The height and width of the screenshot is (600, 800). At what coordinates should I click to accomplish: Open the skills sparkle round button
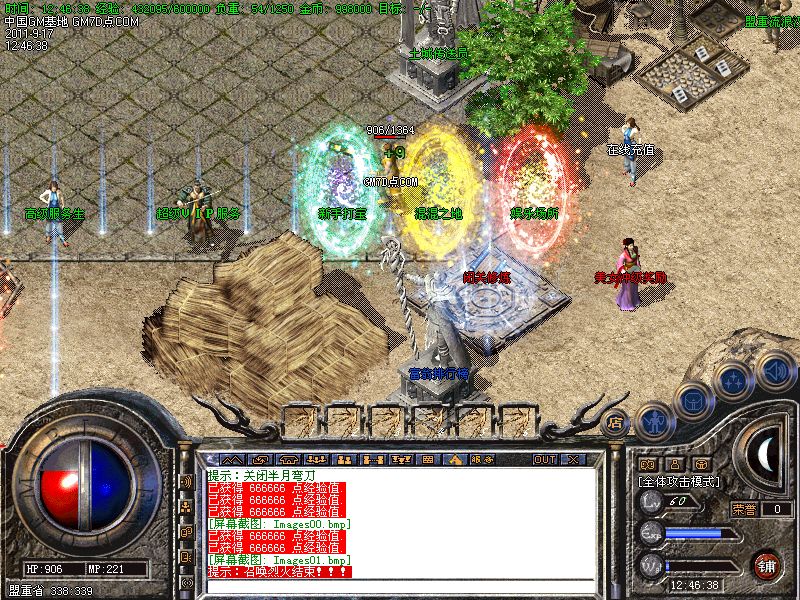733,380
